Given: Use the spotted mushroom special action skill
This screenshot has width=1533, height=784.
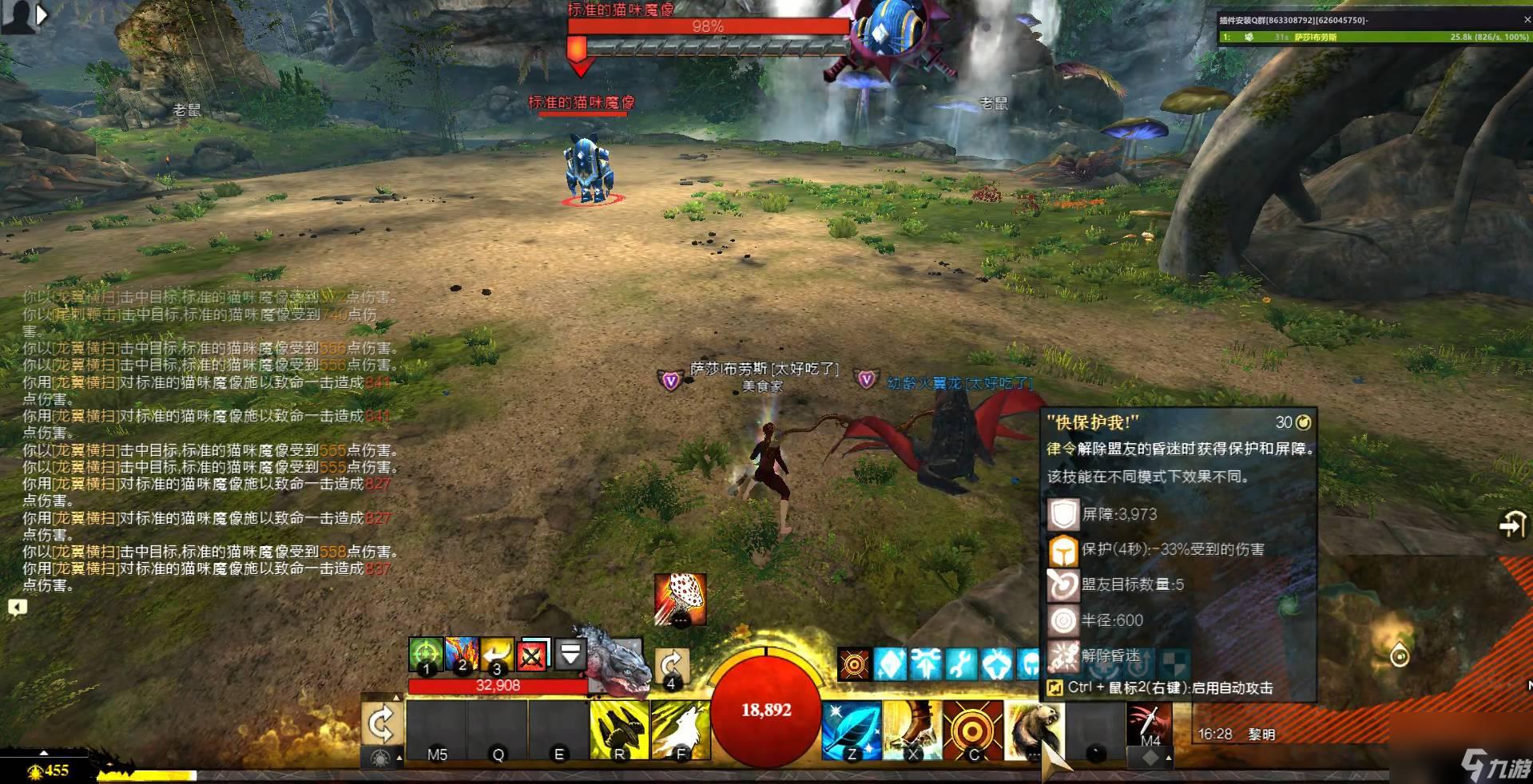Looking at the screenshot, I should (680, 599).
